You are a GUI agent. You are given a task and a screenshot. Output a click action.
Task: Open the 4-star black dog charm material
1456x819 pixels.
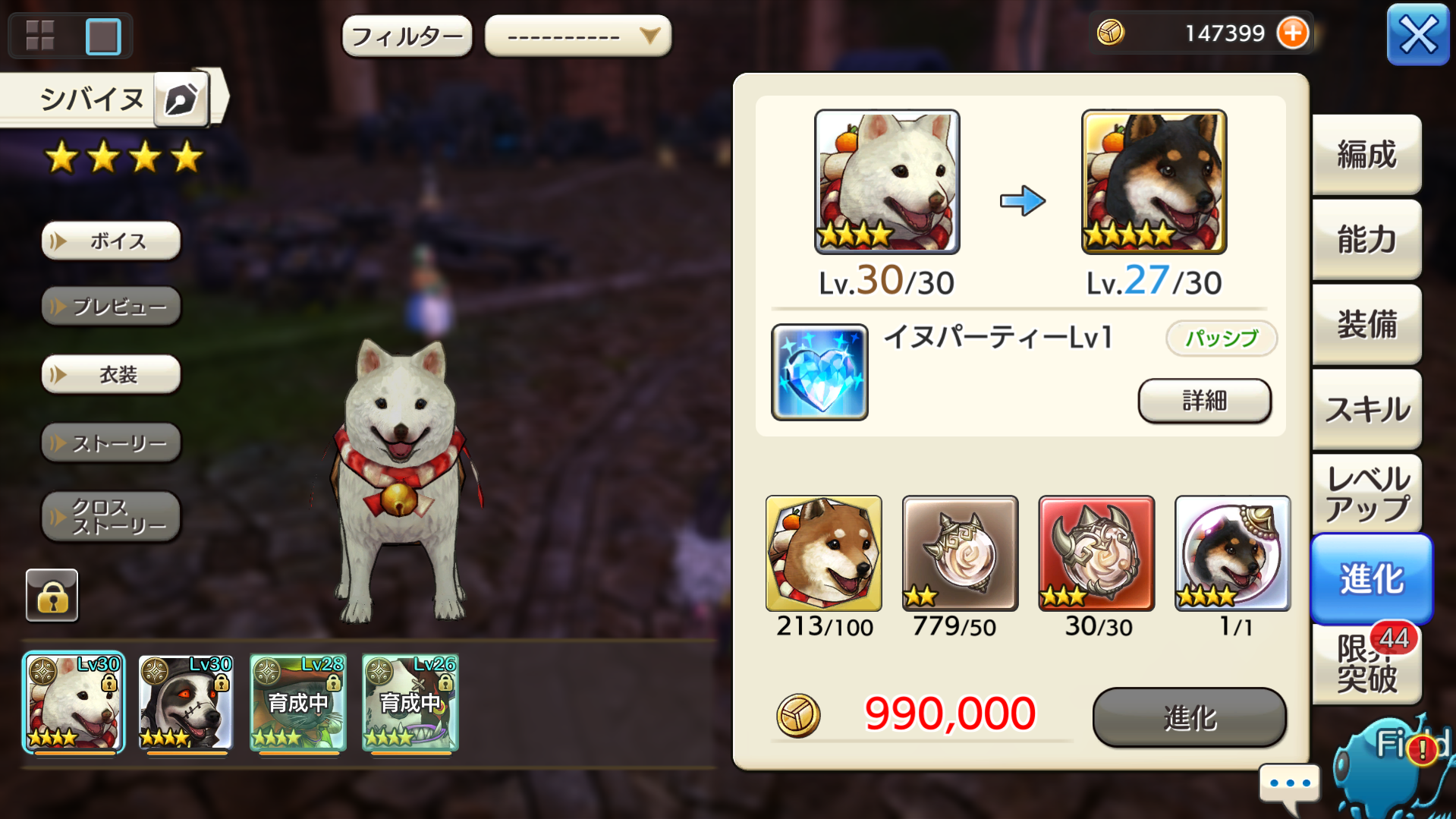pyautogui.click(x=1231, y=553)
